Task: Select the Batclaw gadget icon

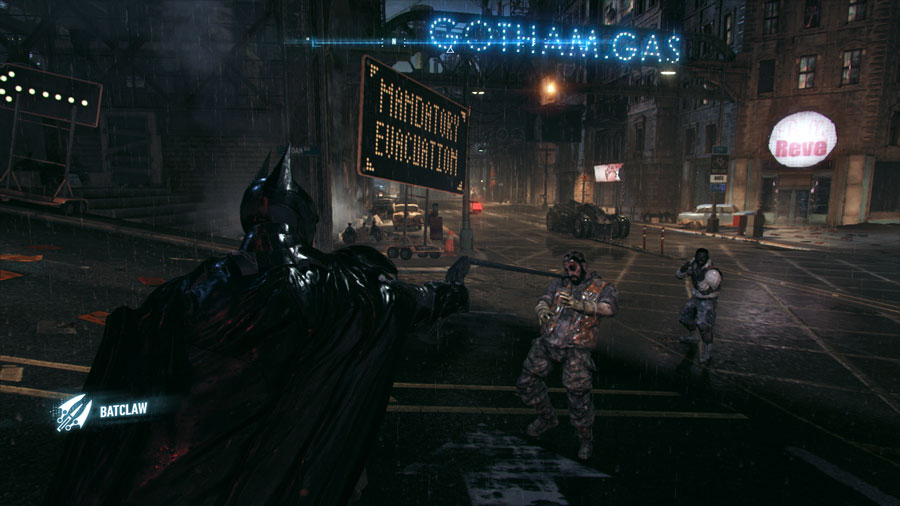Action: [x=73, y=410]
